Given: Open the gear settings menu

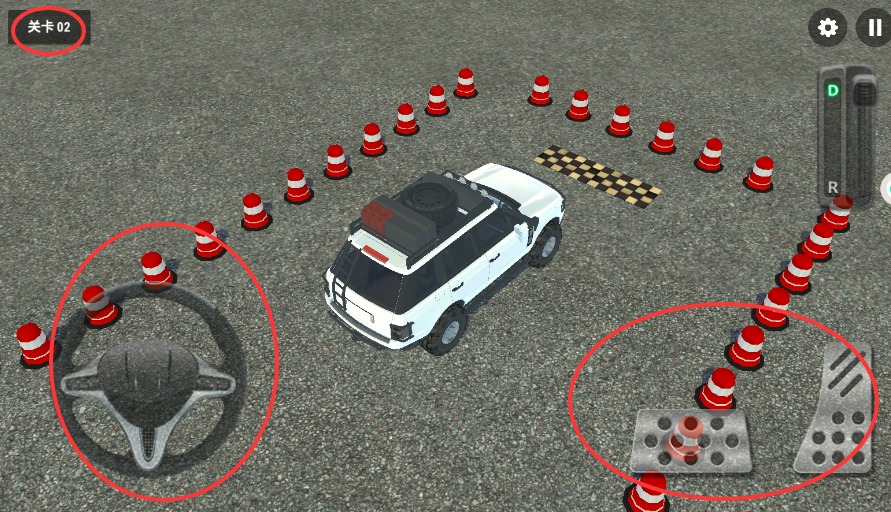Looking at the screenshot, I should 827,27.
